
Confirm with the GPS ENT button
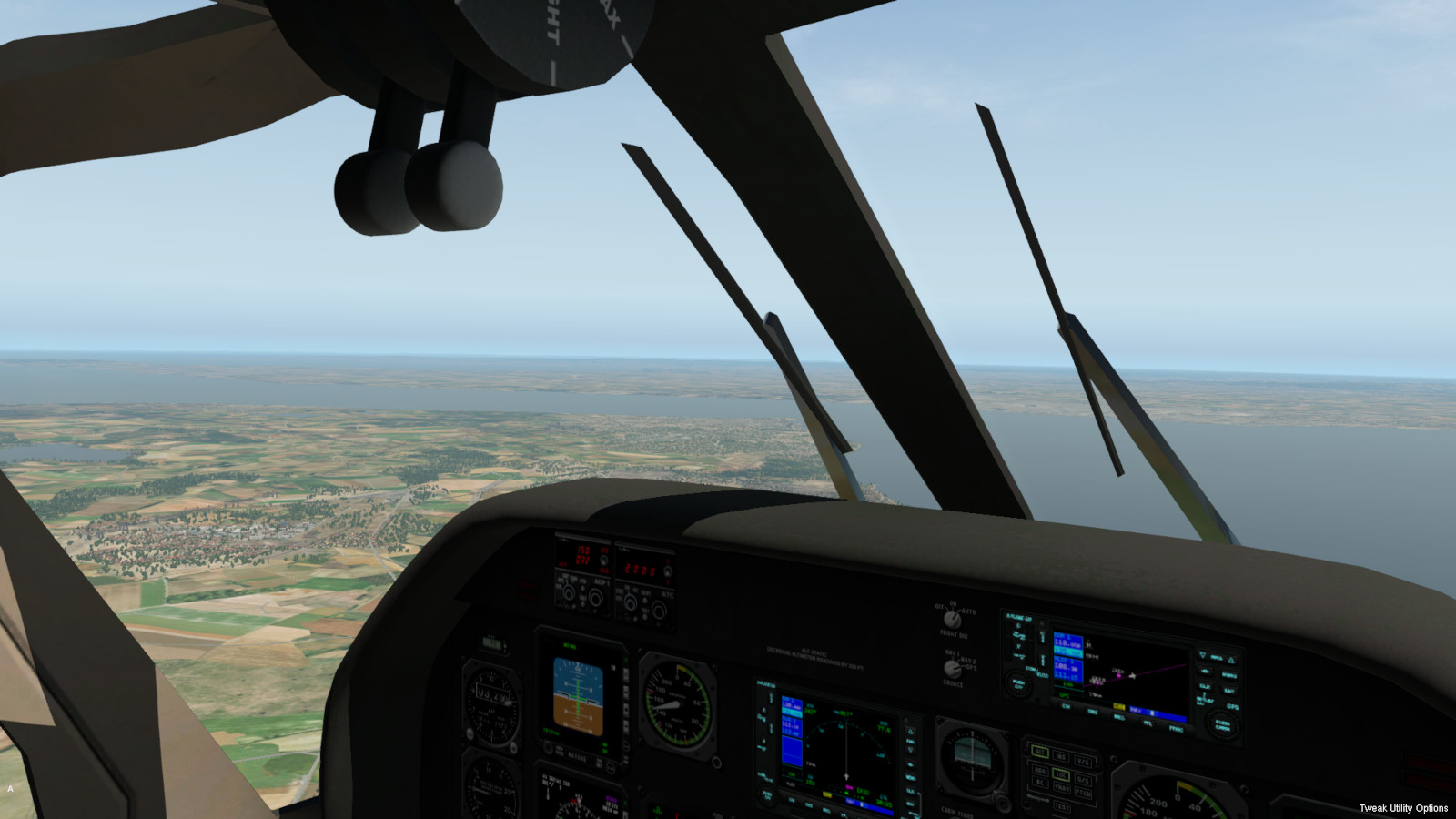tap(1229, 691)
